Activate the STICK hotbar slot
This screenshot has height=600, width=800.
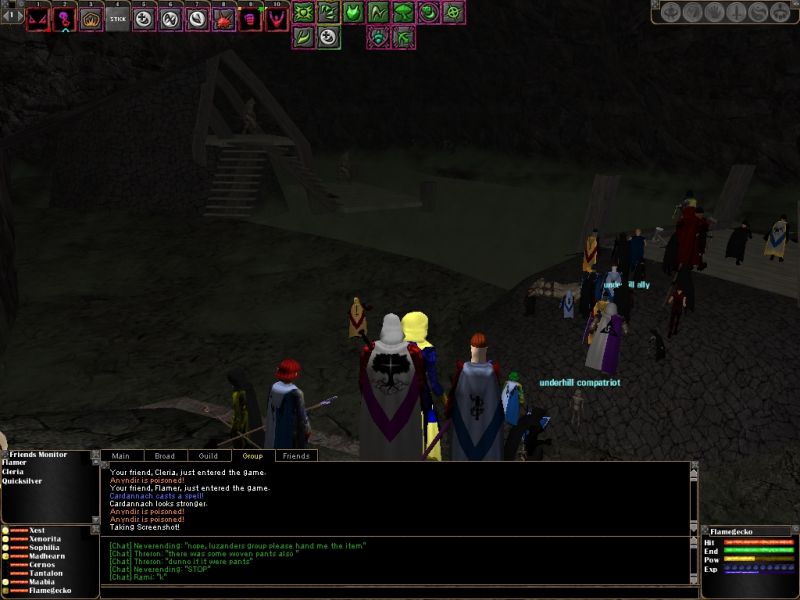117,18
